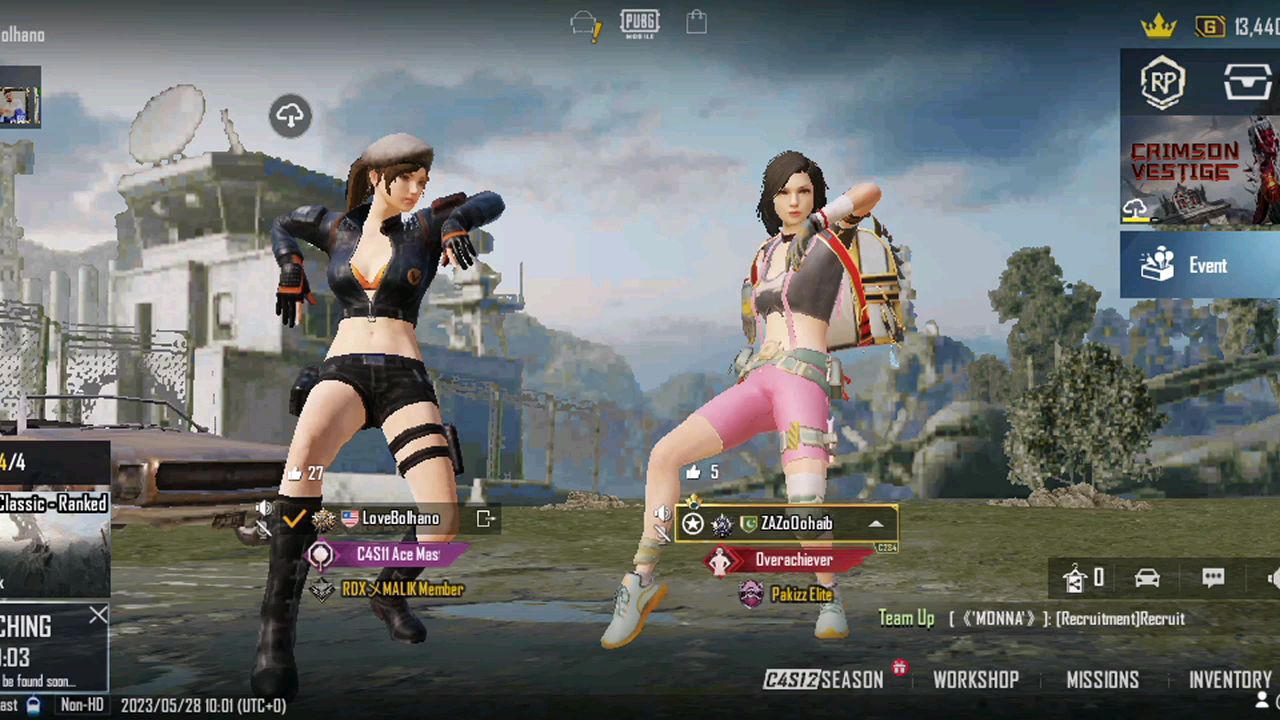Open the Workshop menu
This screenshot has height=720, width=1280.
[x=975, y=680]
